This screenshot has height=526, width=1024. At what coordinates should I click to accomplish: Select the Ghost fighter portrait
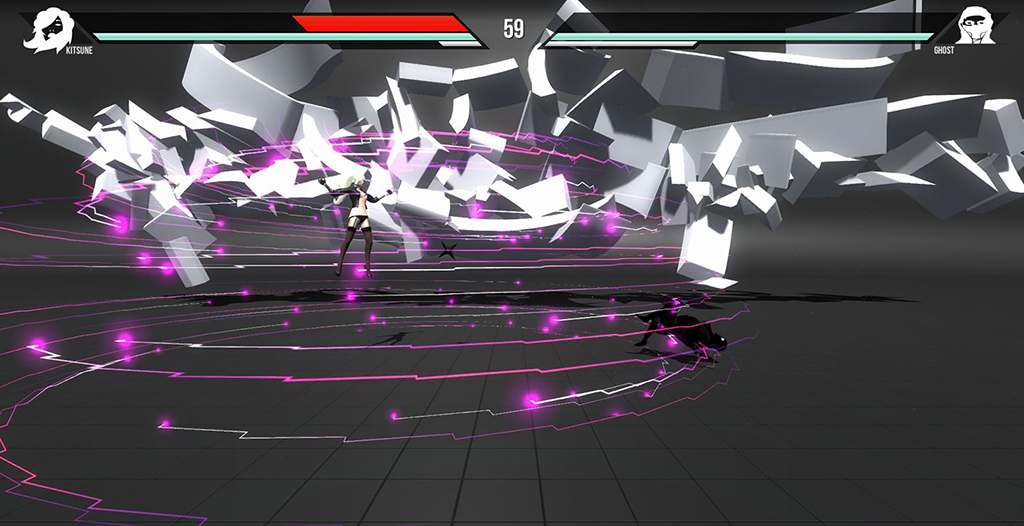[976, 25]
